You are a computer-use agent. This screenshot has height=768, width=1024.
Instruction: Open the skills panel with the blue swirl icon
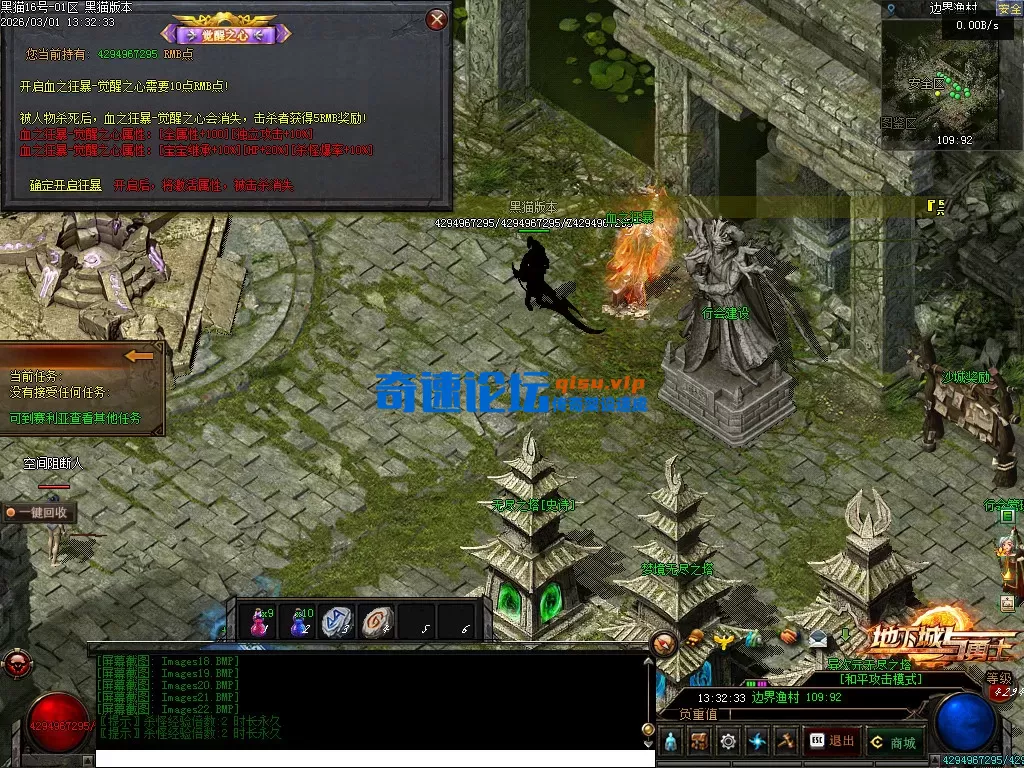(757, 741)
